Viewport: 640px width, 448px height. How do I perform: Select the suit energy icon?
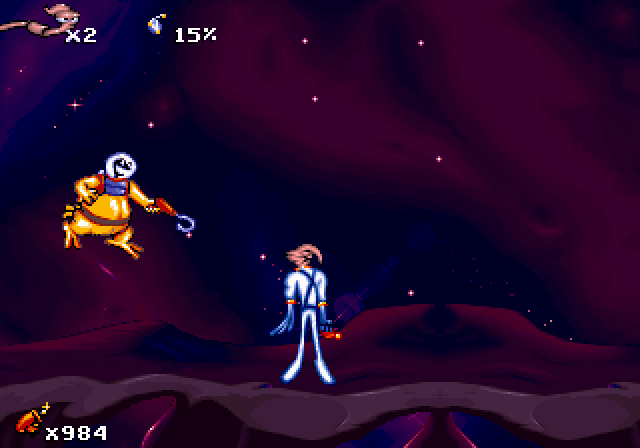click(x=157, y=26)
